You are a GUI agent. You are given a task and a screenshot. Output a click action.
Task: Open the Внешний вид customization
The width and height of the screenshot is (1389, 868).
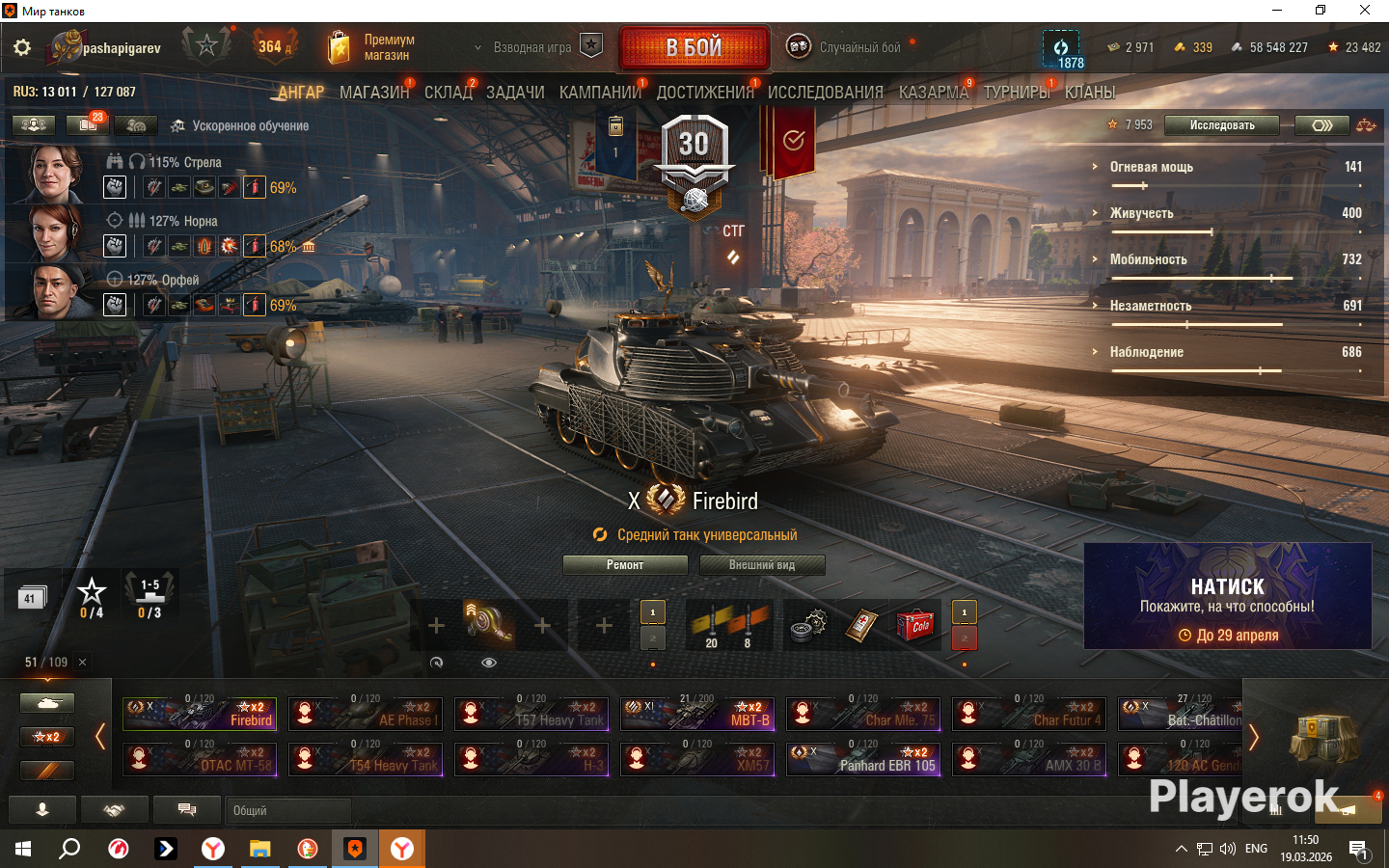point(762,565)
